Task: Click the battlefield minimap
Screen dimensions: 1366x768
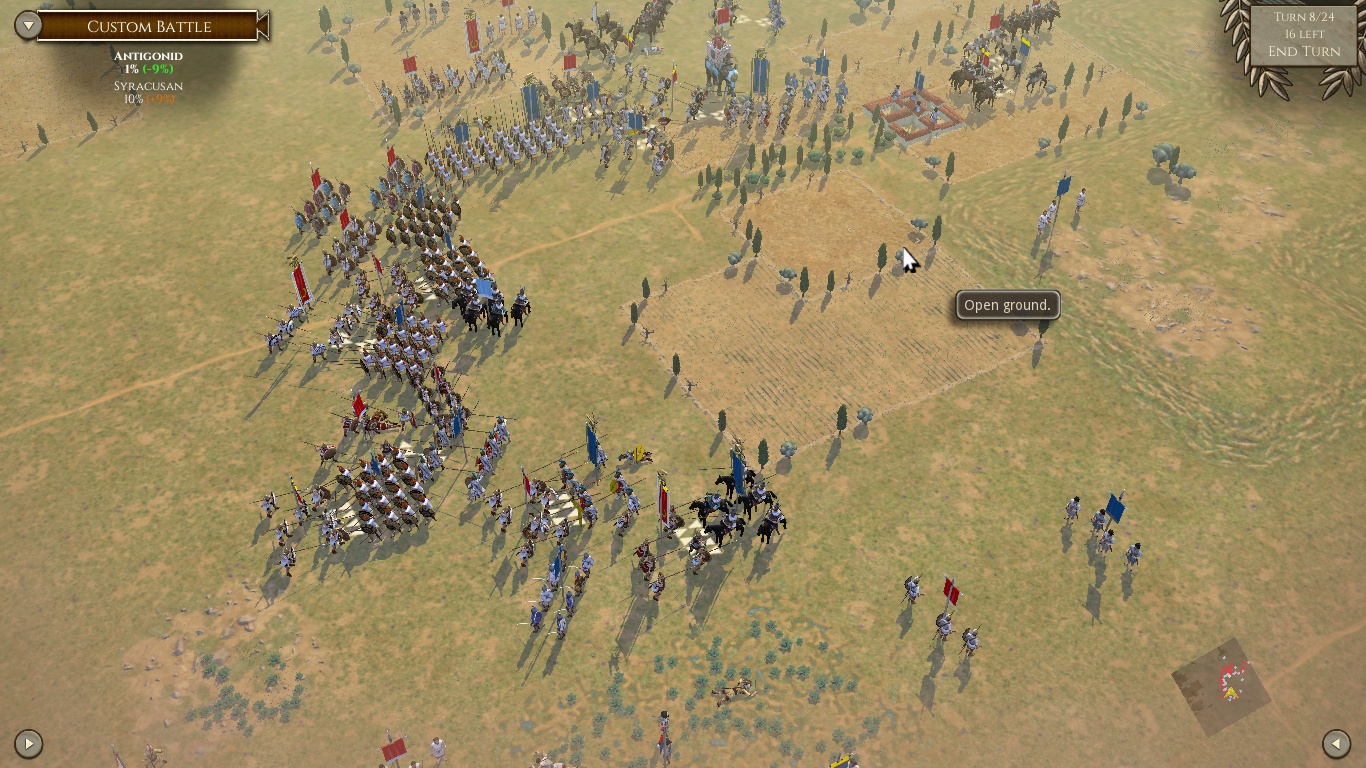Action: click(x=1221, y=686)
